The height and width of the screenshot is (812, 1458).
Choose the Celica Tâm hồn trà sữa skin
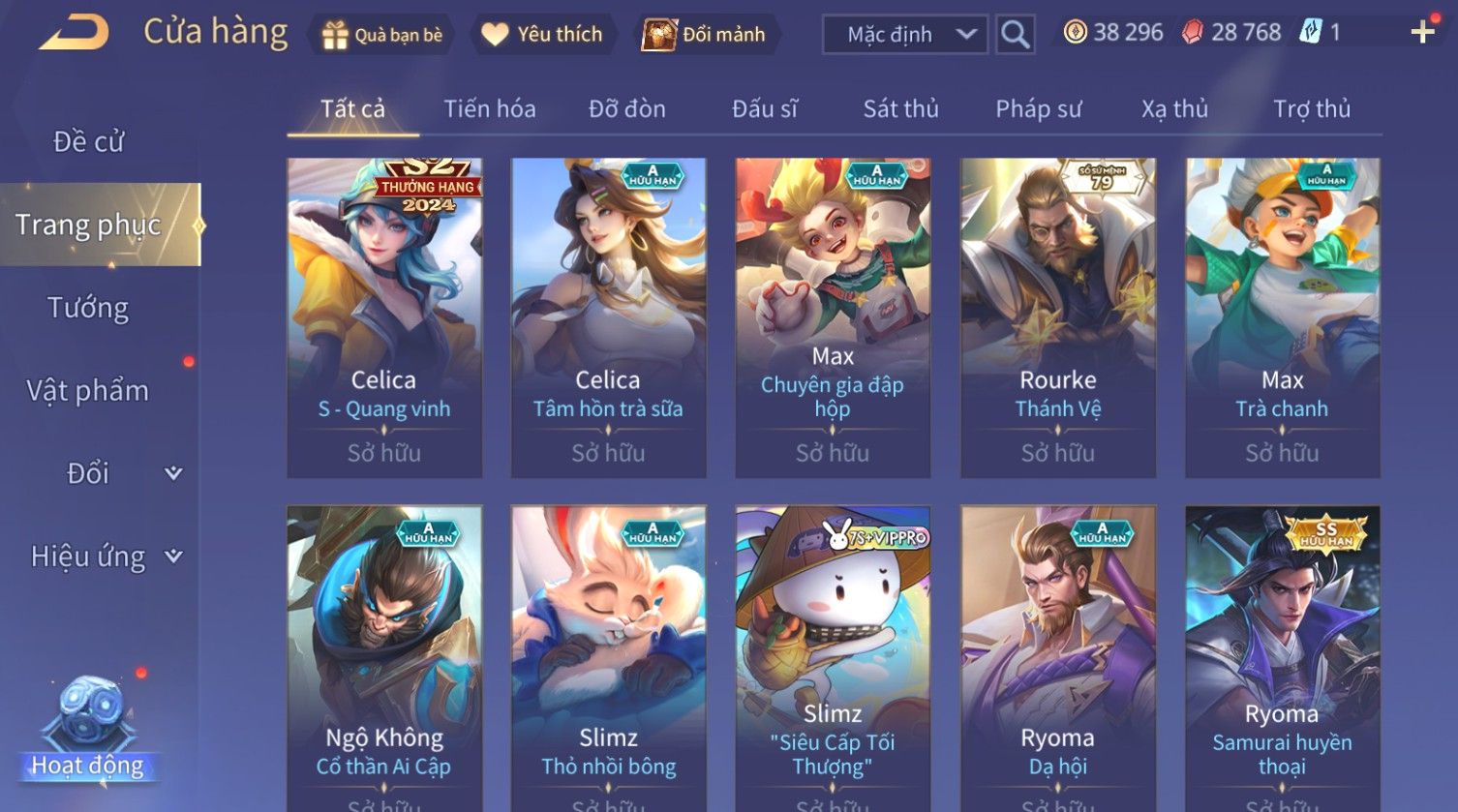(x=608, y=317)
